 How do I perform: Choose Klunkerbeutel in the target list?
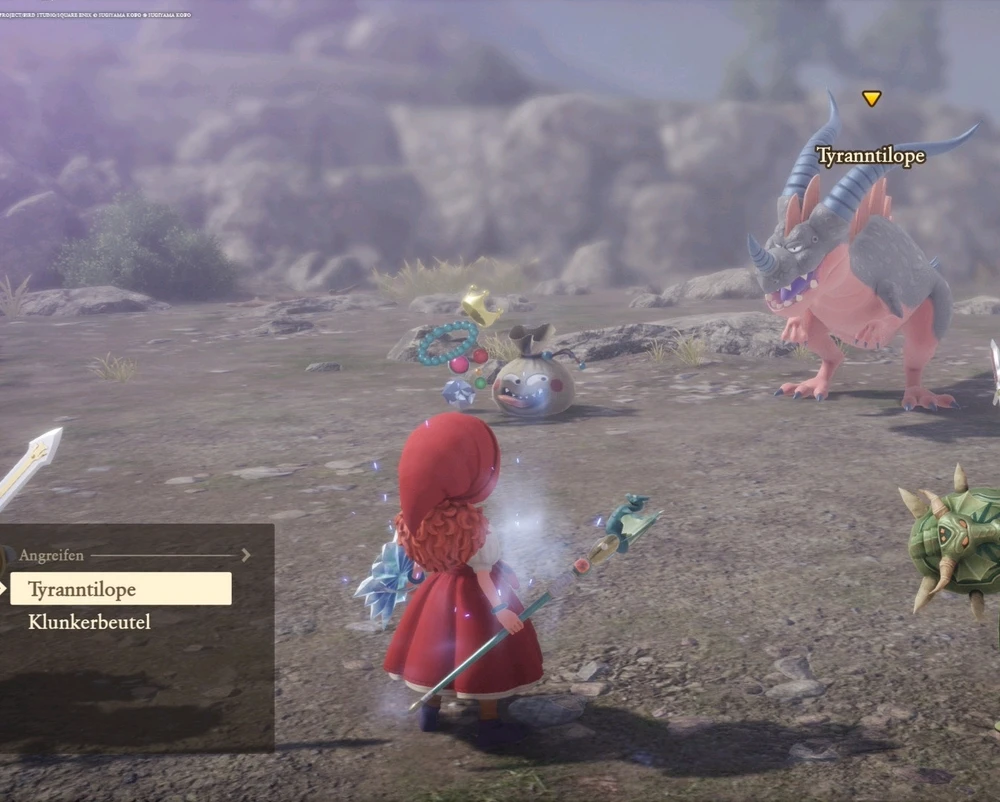tap(90, 622)
